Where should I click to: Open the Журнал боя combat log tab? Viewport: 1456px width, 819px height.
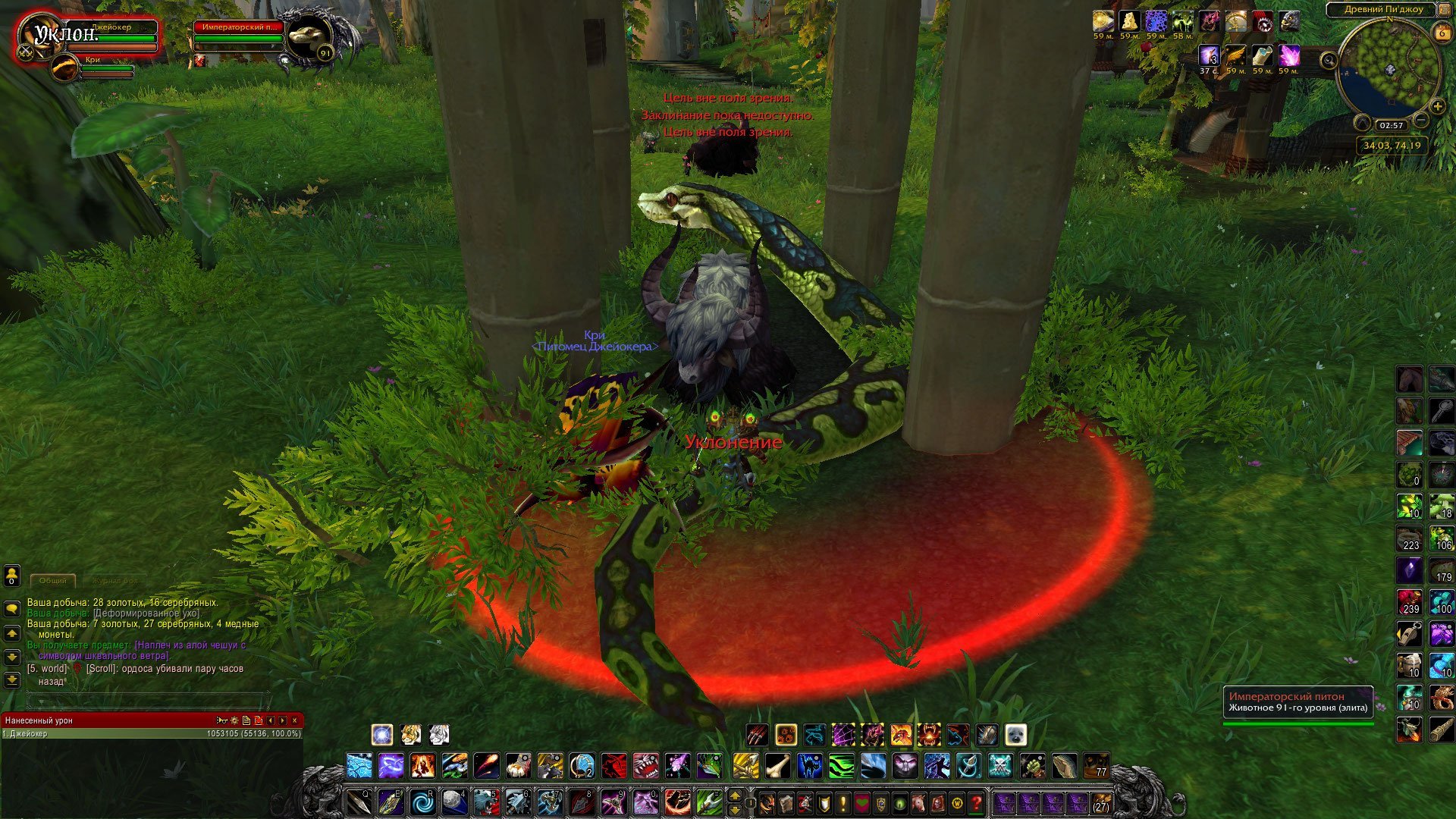click(116, 581)
